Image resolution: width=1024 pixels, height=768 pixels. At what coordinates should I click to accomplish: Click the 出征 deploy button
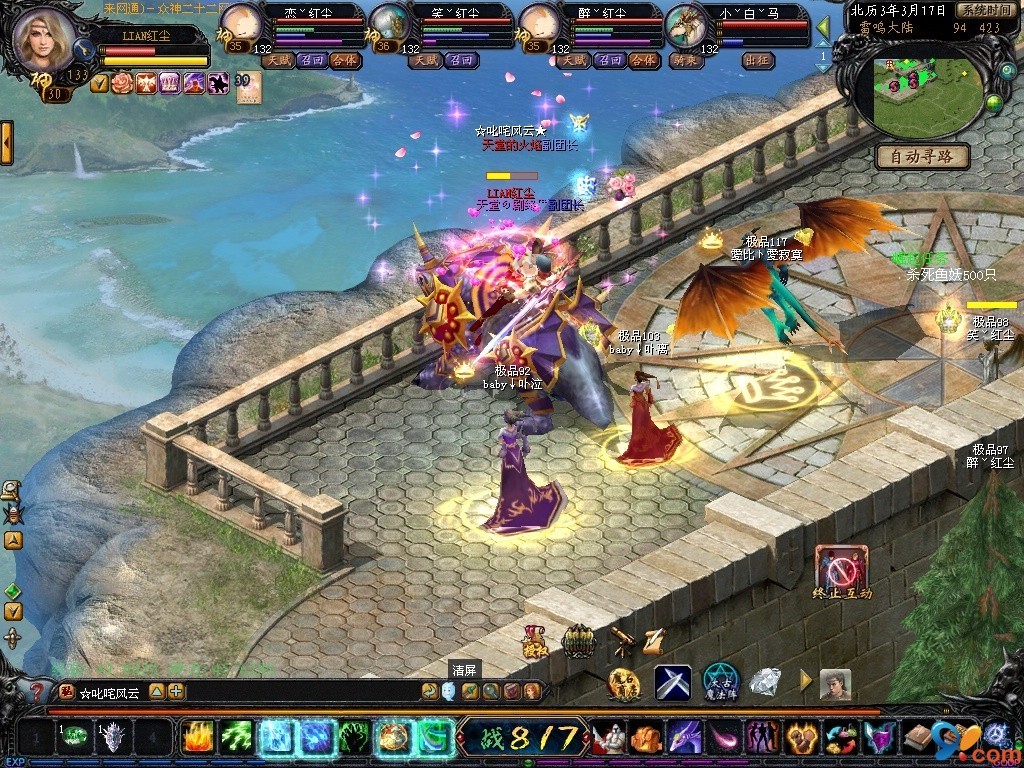coord(758,60)
